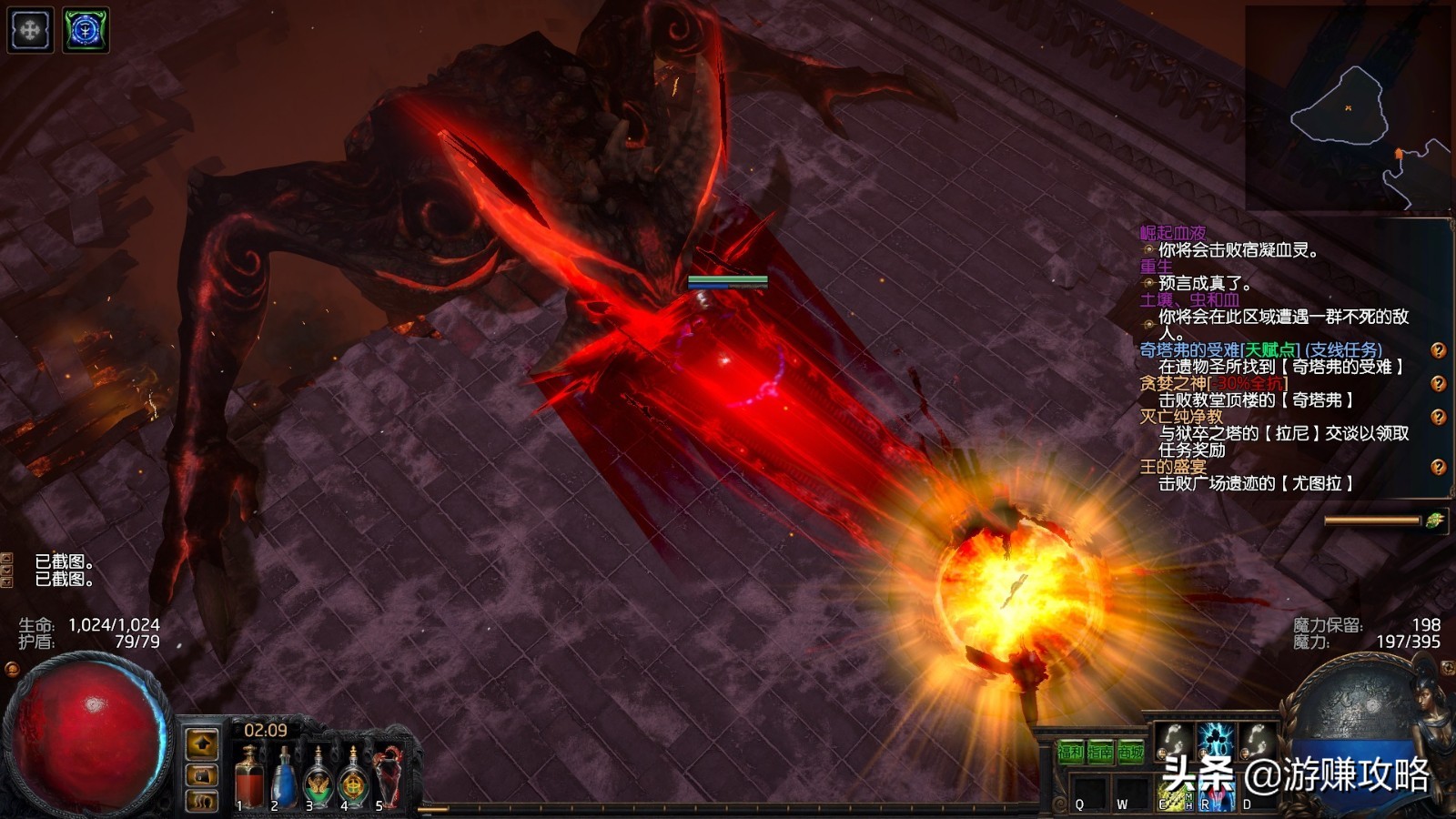The height and width of the screenshot is (819, 1456).
Task: Use the red life flask in slot 1
Action: click(248, 778)
